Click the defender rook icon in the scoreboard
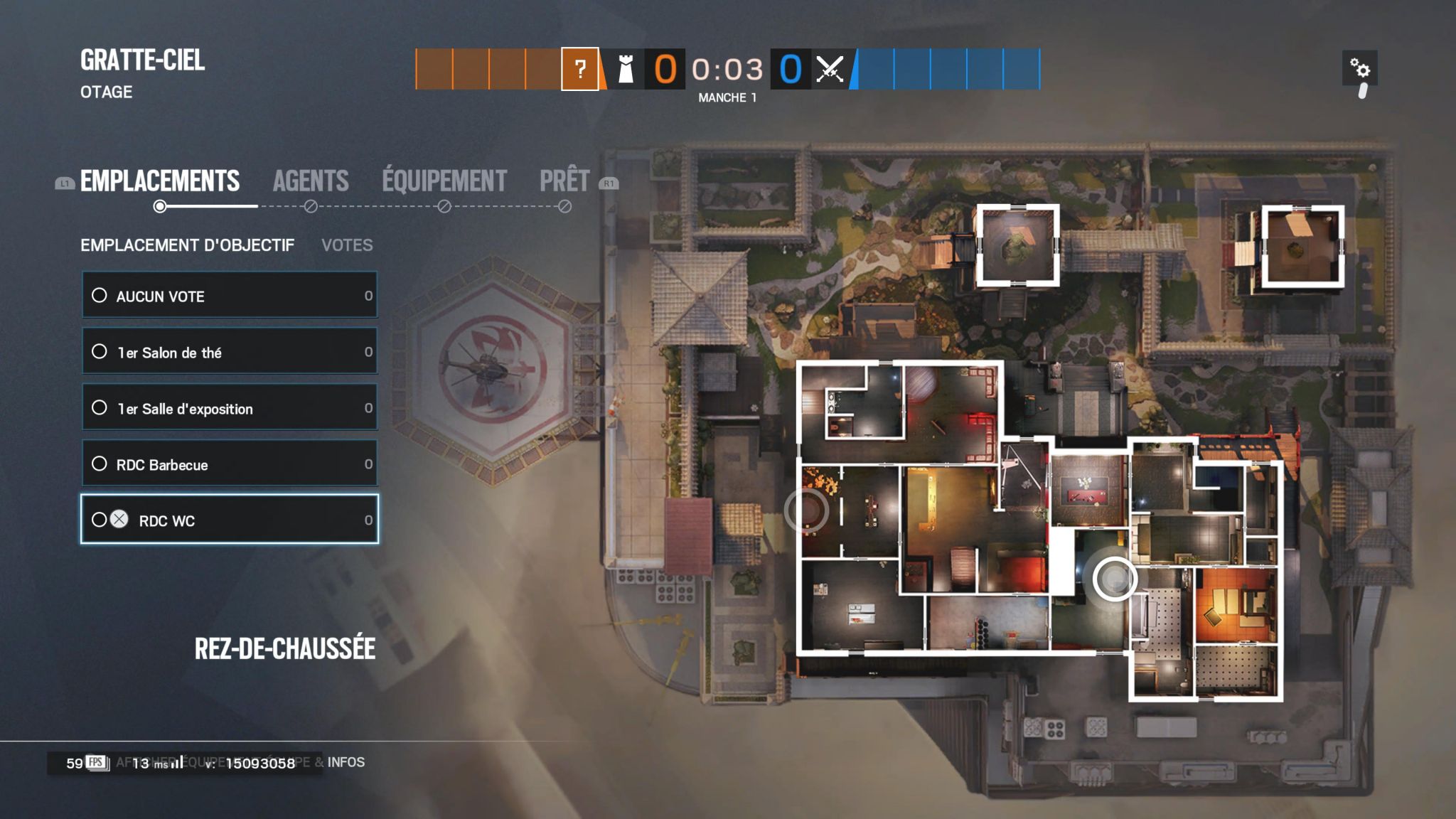1456x819 pixels. [x=626, y=70]
